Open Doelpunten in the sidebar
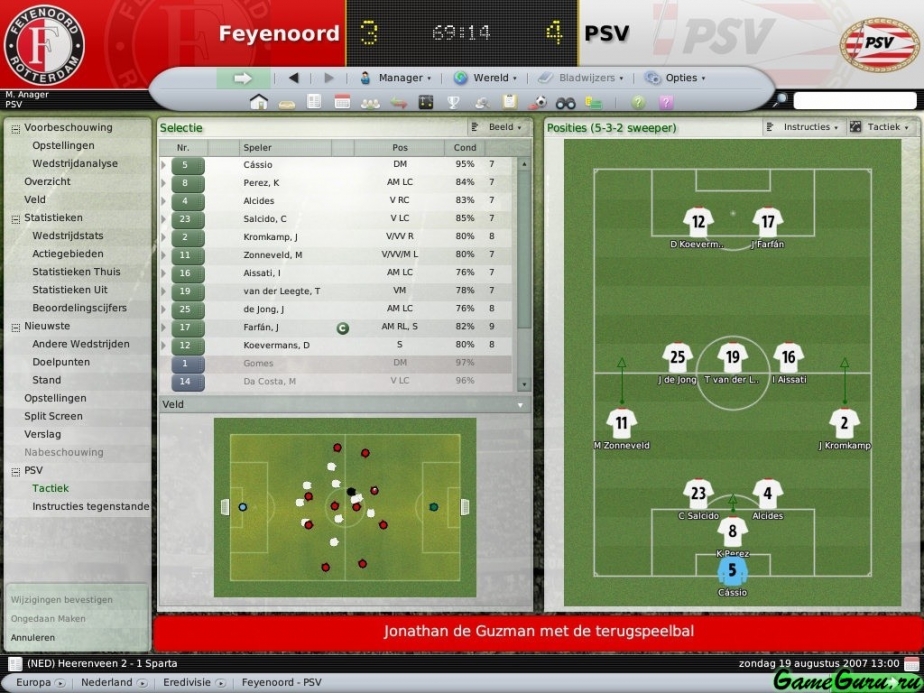The width and height of the screenshot is (924, 693). 61,362
